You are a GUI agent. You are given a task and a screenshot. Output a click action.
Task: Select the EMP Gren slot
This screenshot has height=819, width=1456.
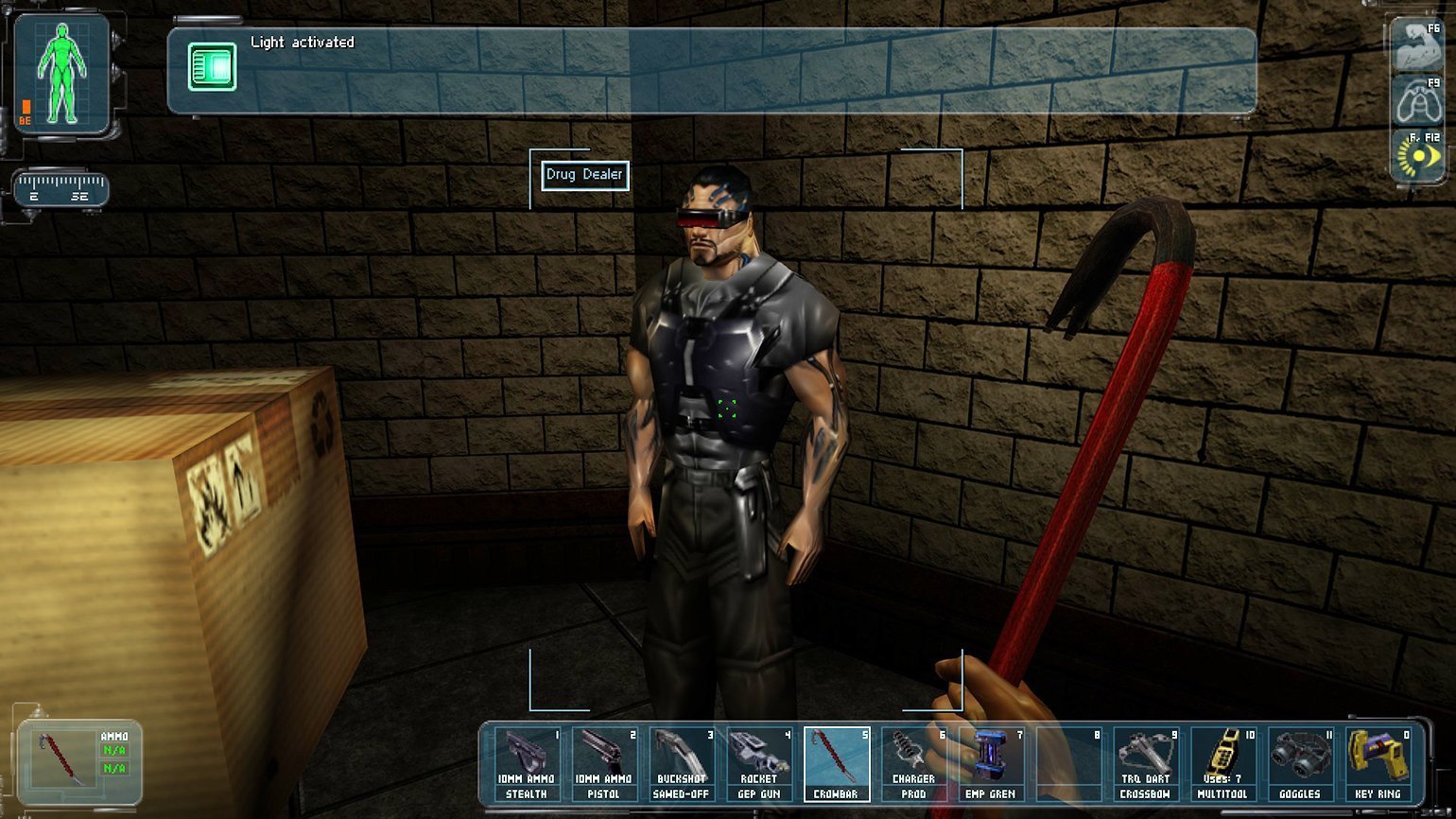[x=991, y=764]
